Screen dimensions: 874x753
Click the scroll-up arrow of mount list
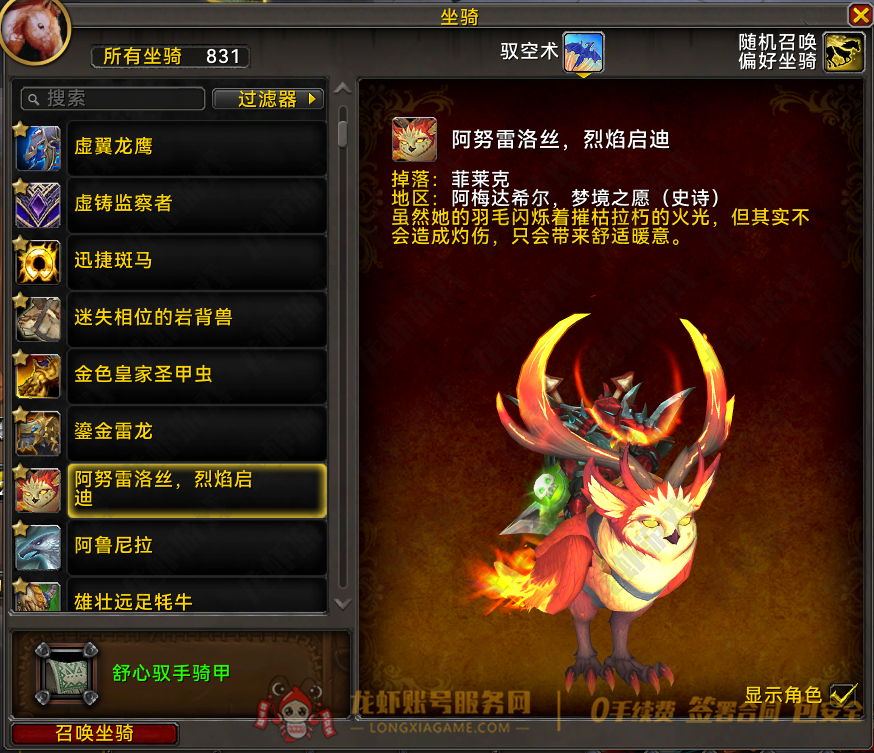pyautogui.click(x=343, y=88)
